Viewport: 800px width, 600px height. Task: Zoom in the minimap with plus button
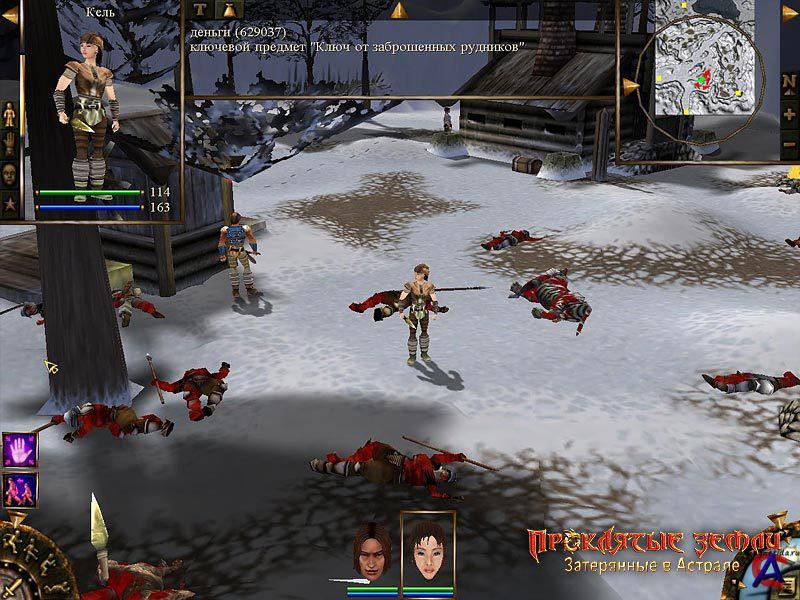point(789,115)
